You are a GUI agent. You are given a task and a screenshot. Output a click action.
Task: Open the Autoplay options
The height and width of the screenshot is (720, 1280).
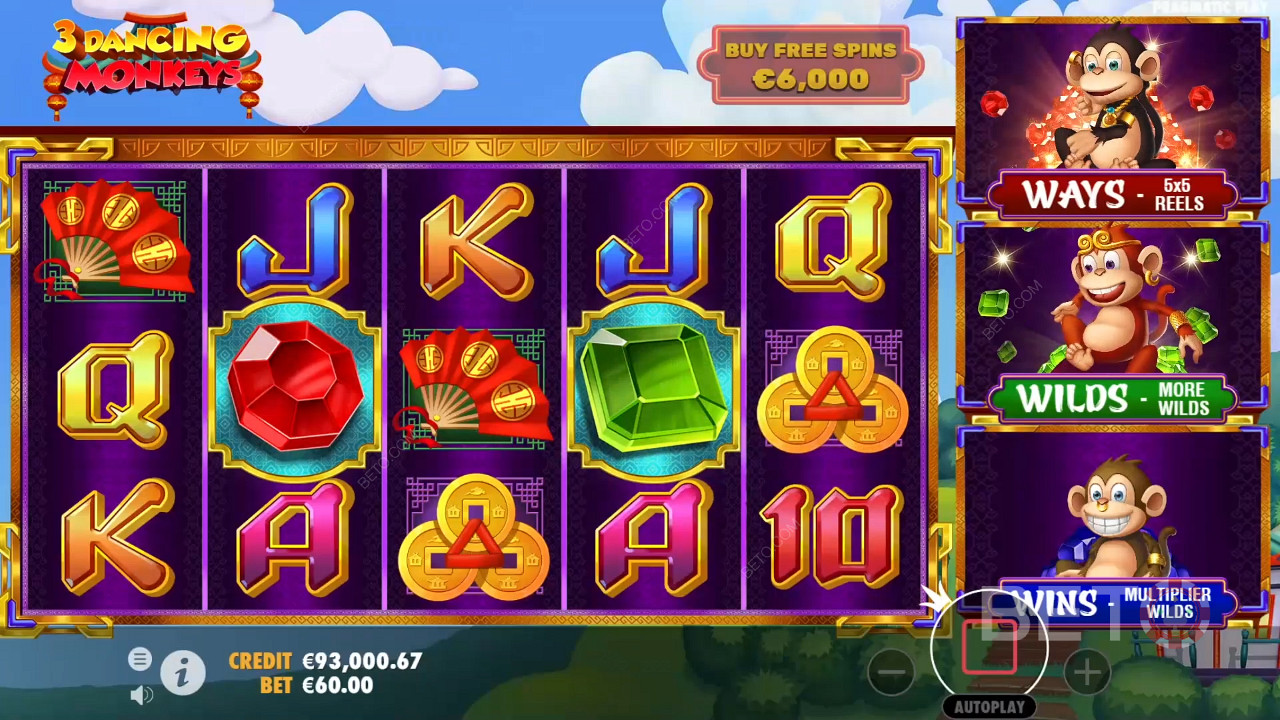pyautogui.click(x=989, y=707)
